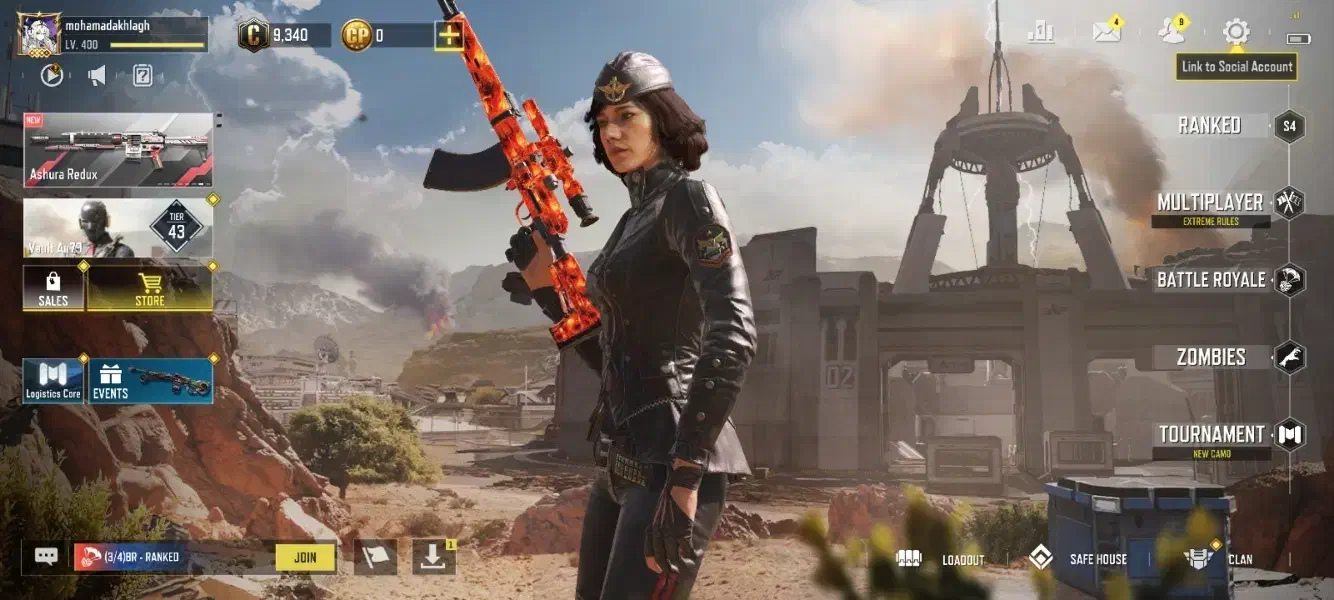Show the Events panel
Image resolution: width=1334 pixels, height=600 pixels.
point(151,381)
